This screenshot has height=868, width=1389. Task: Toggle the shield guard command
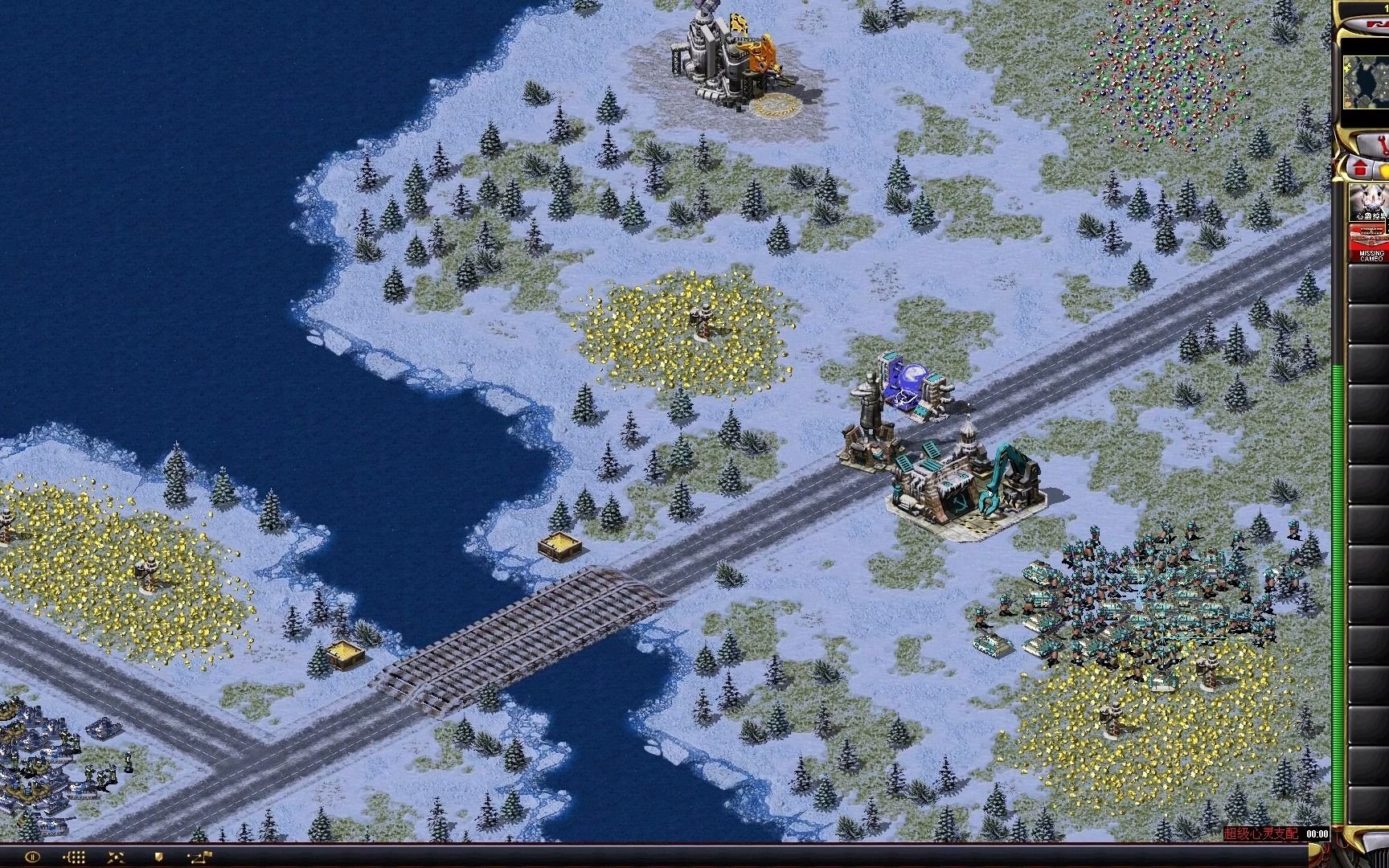[x=158, y=857]
